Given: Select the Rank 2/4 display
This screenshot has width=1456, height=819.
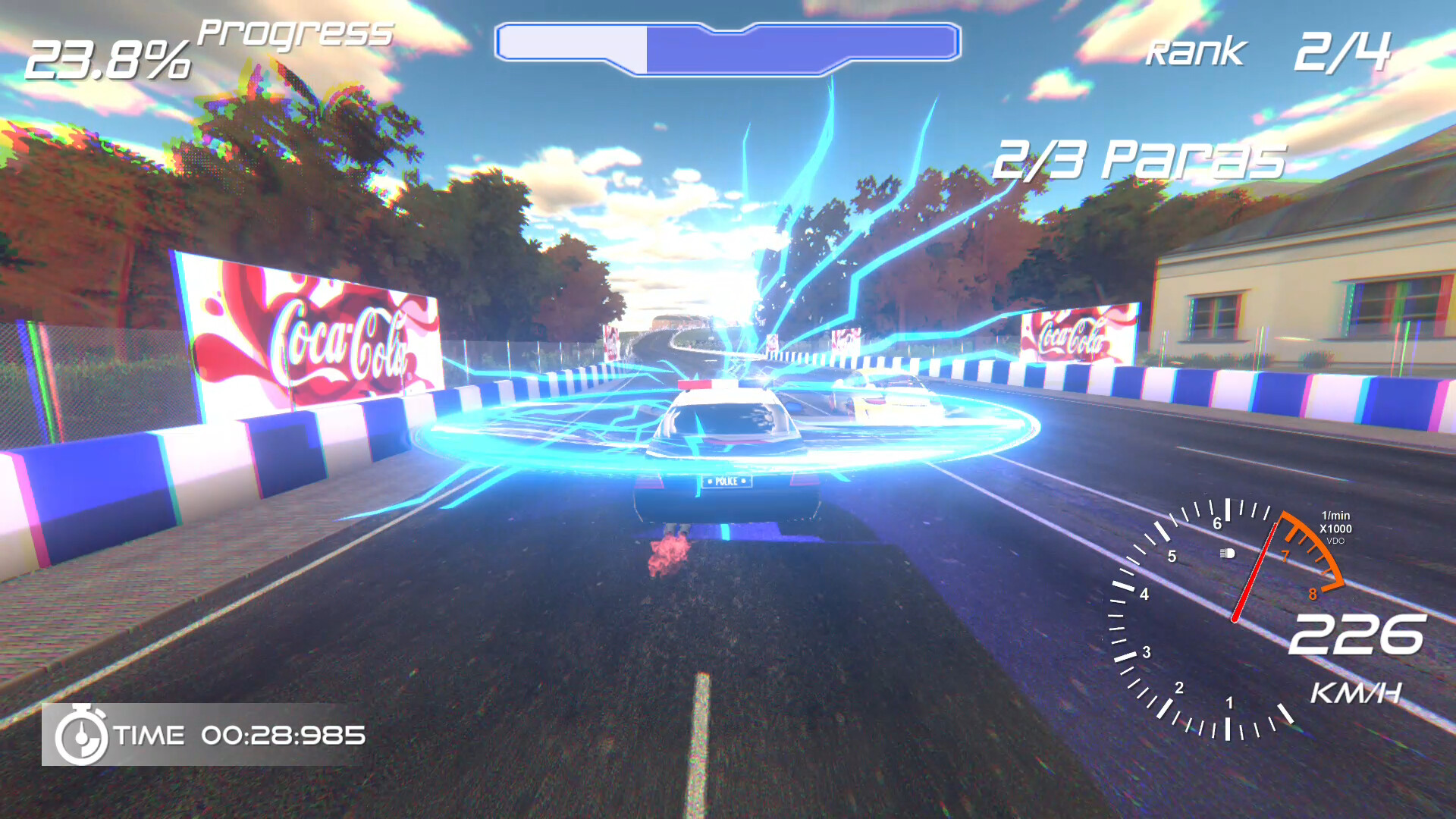Looking at the screenshot, I should [1266, 53].
